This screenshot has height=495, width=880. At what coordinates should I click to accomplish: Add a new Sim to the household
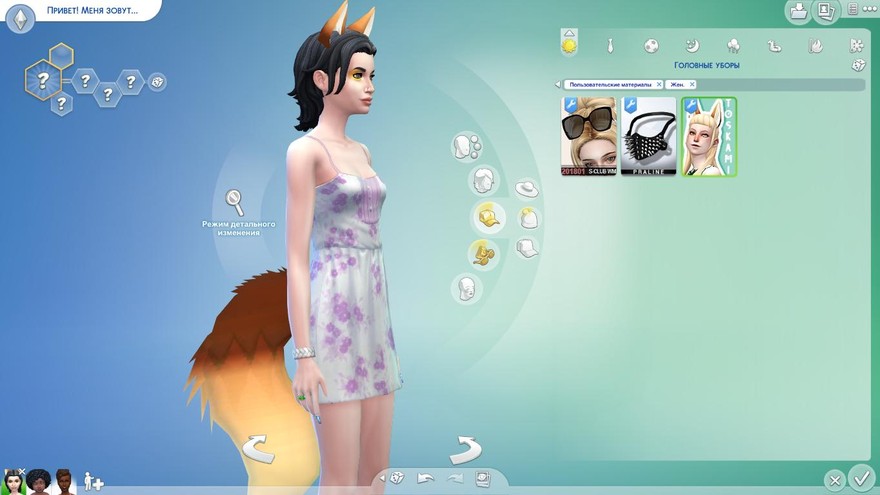(x=93, y=481)
